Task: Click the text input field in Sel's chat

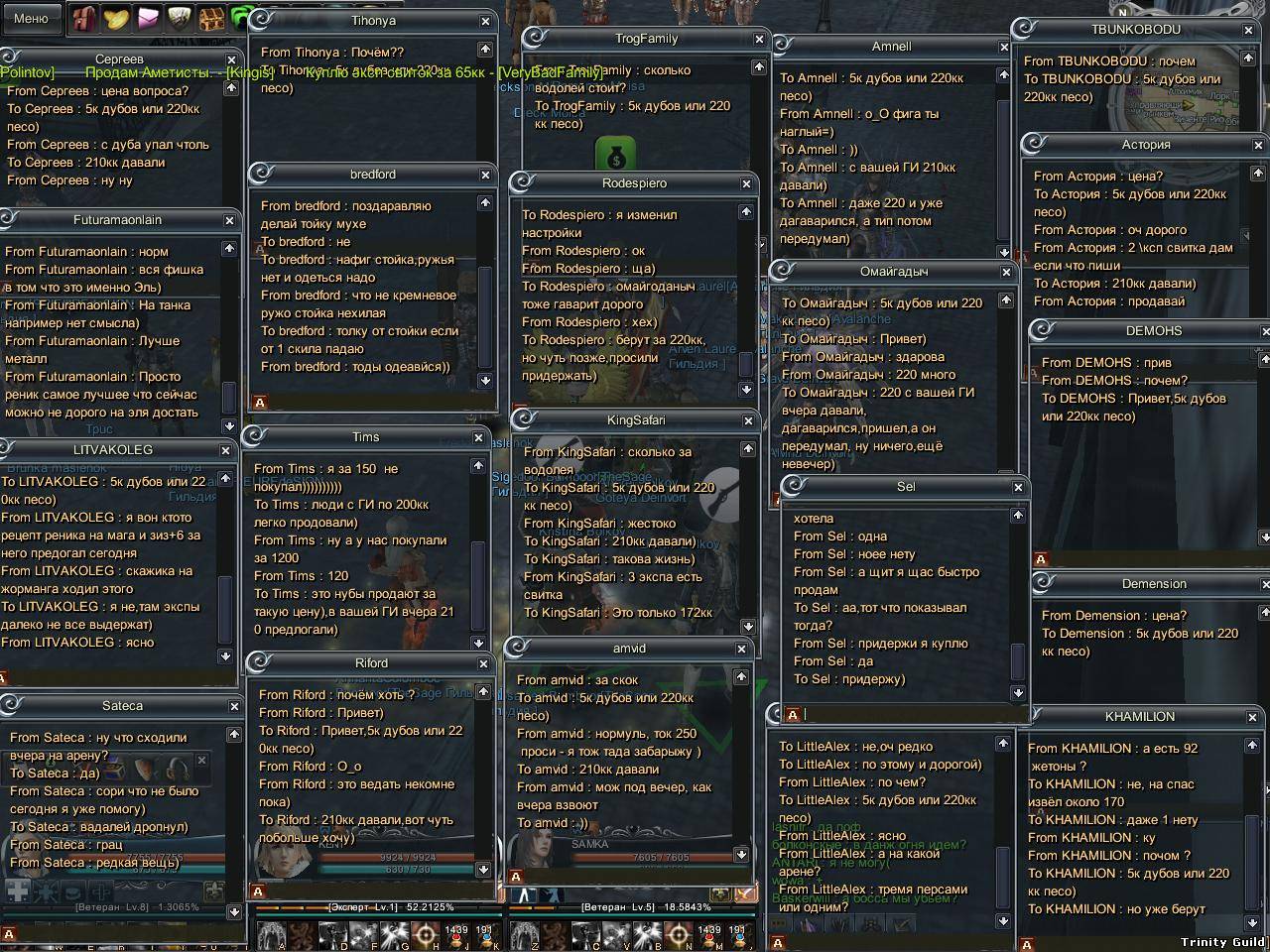Action: tap(903, 714)
